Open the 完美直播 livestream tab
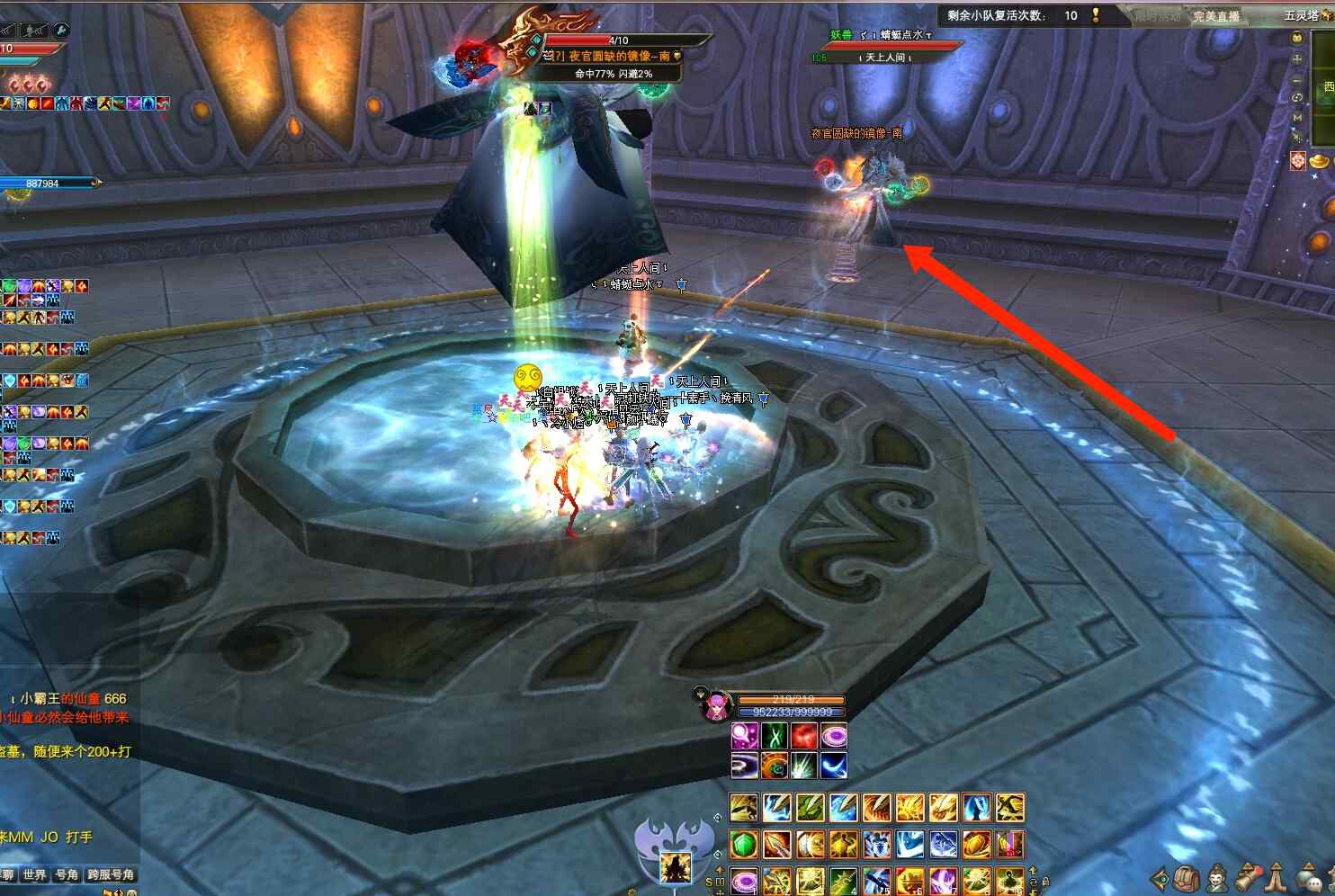This screenshot has height=896, width=1335. pyautogui.click(x=1216, y=16)
